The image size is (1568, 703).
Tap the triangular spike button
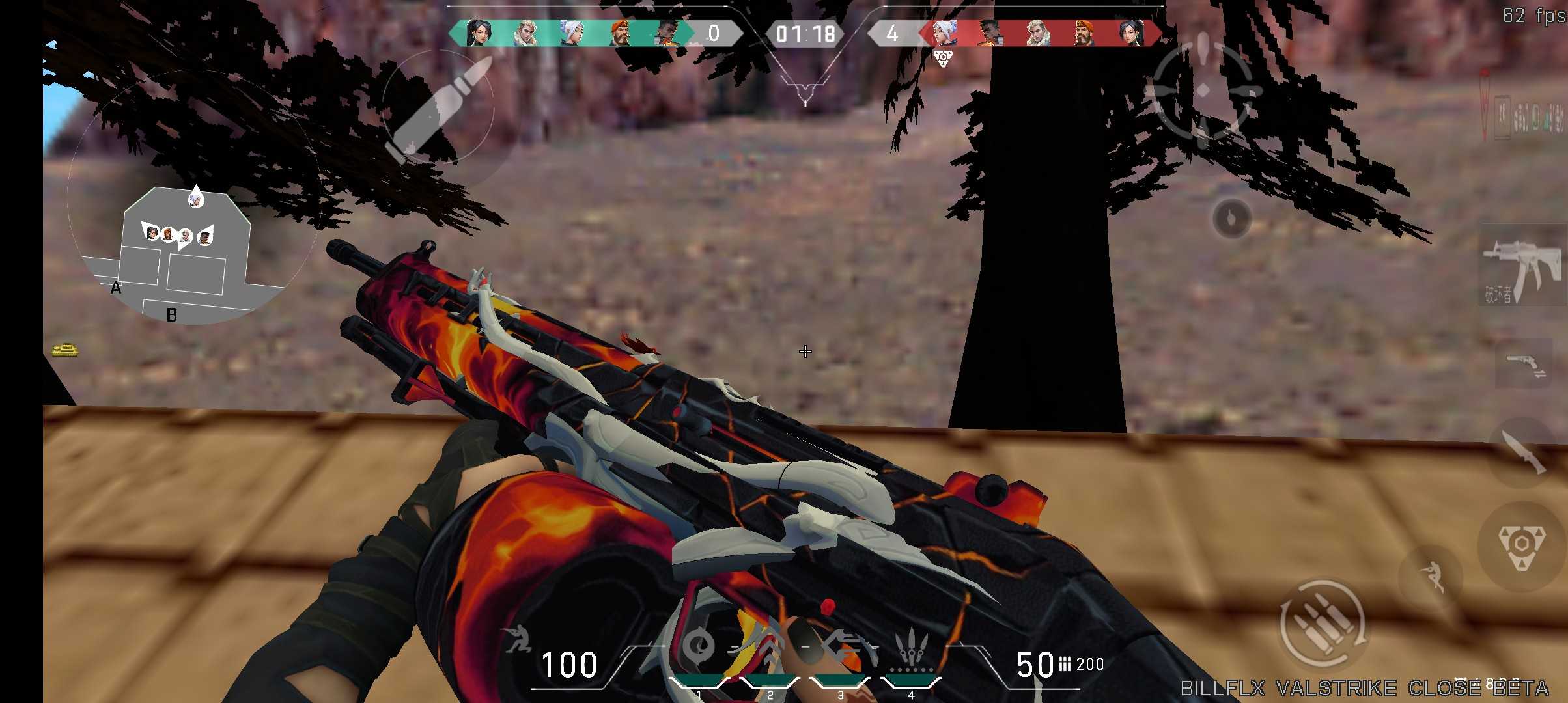[x=1521, y=545]
